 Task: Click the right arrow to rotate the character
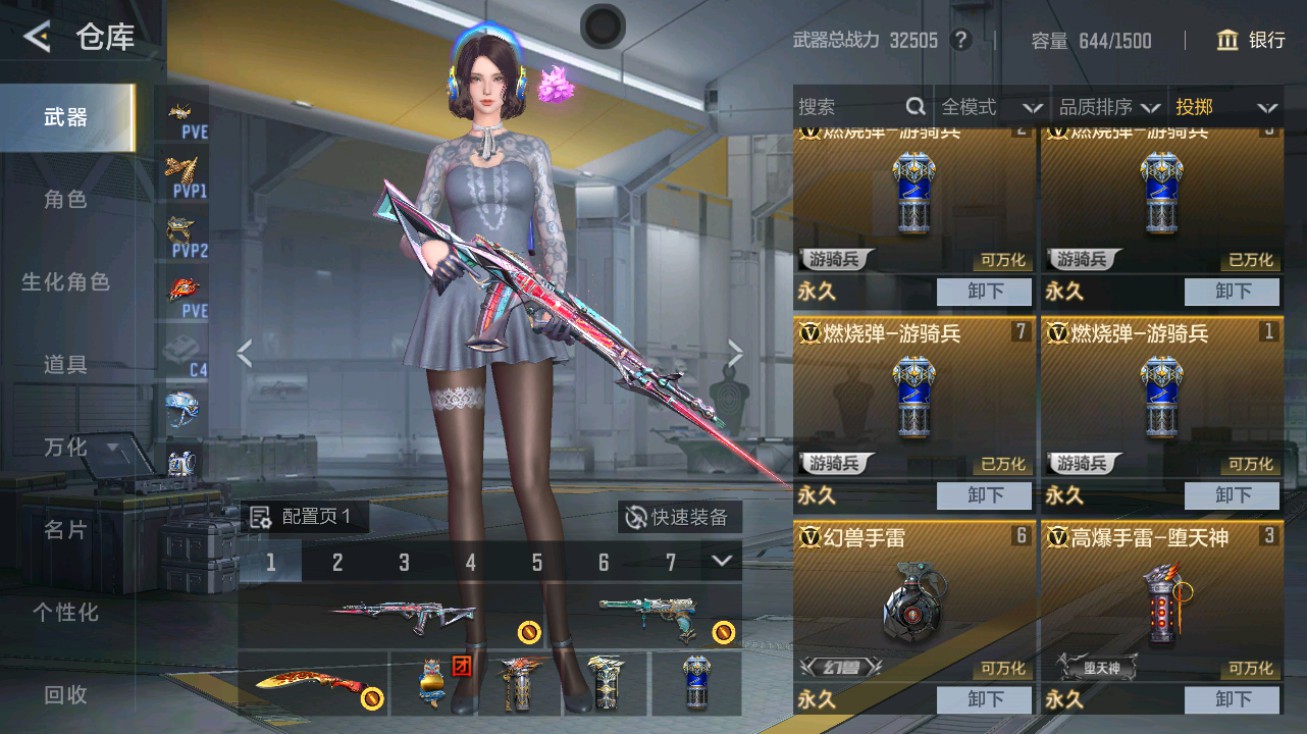coord(736,354)
